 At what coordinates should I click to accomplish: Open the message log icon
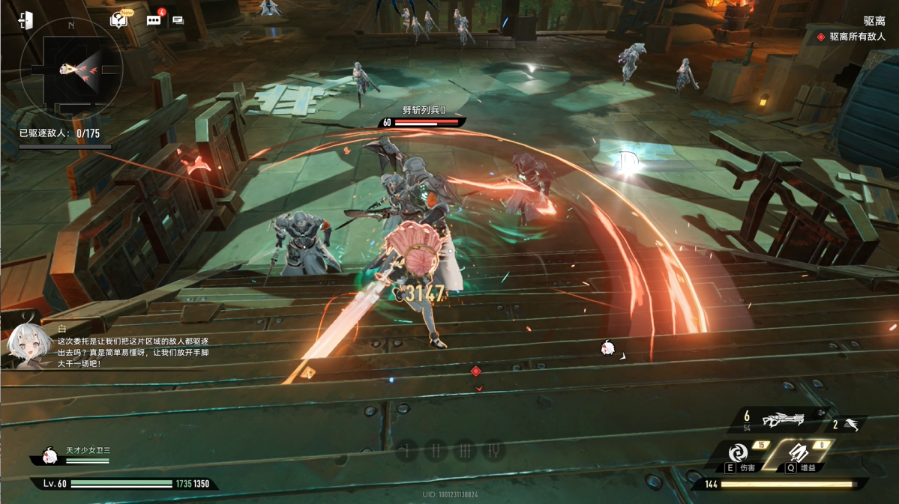178,19
